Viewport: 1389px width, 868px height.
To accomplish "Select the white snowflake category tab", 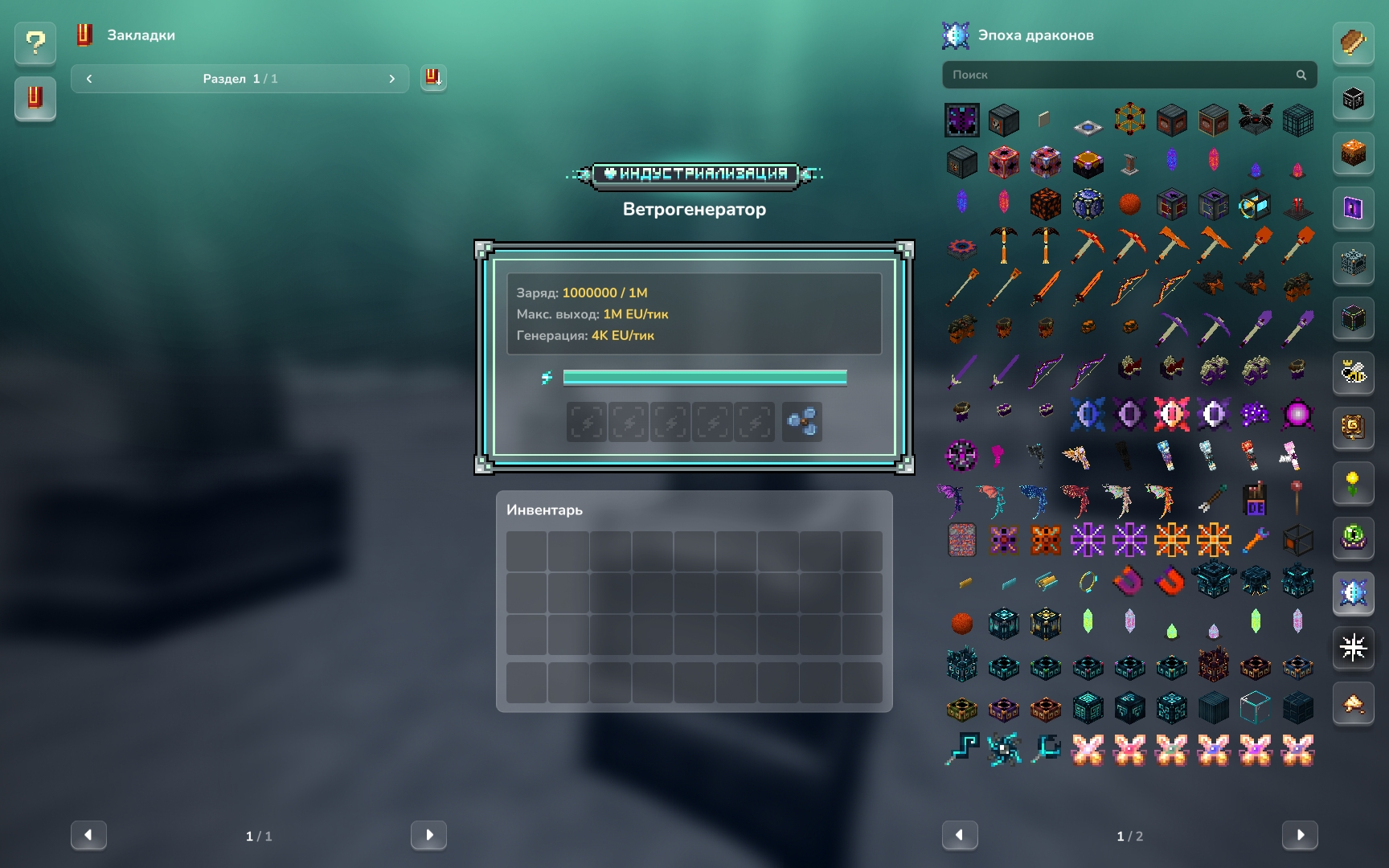I will coord(1354,647).
